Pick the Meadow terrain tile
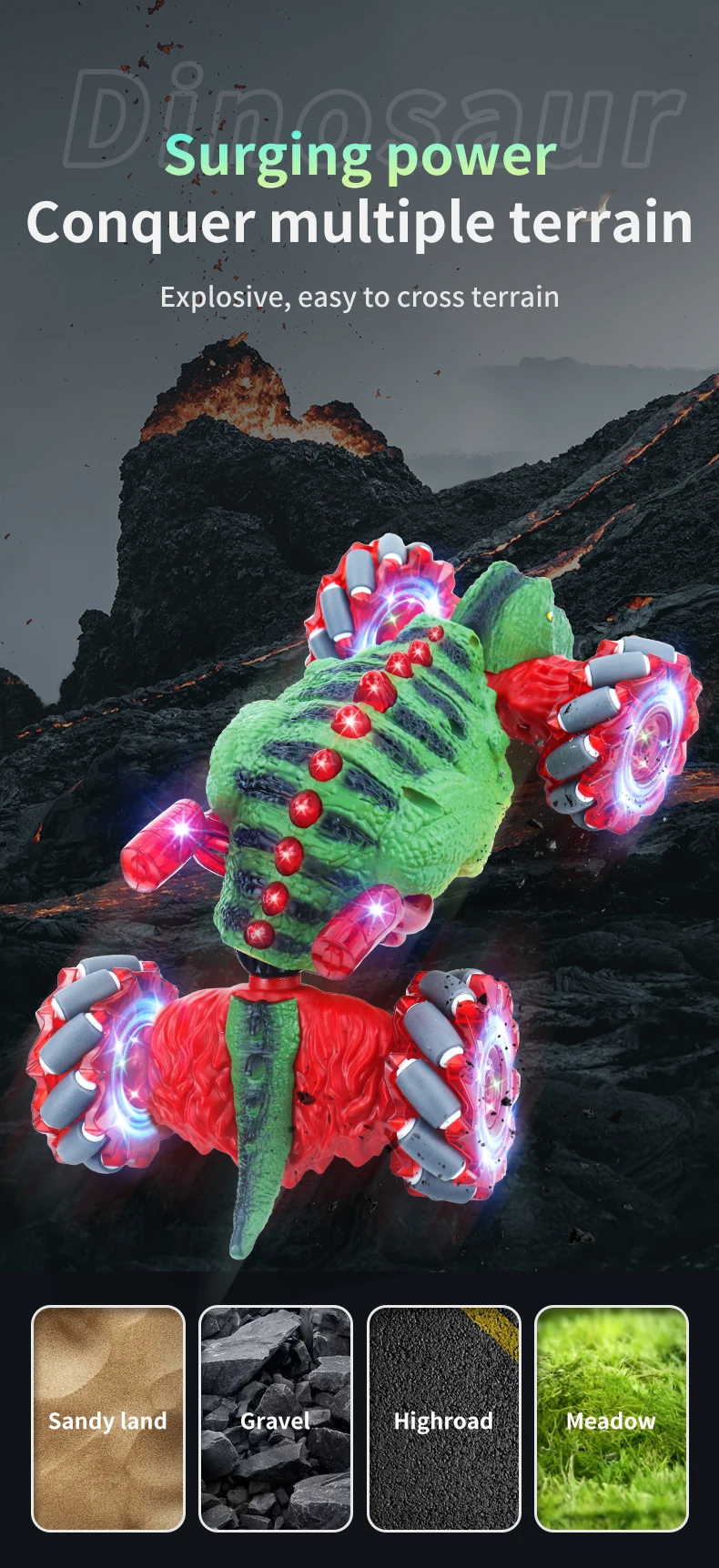719x1568 pixels. click(611, 1418)
